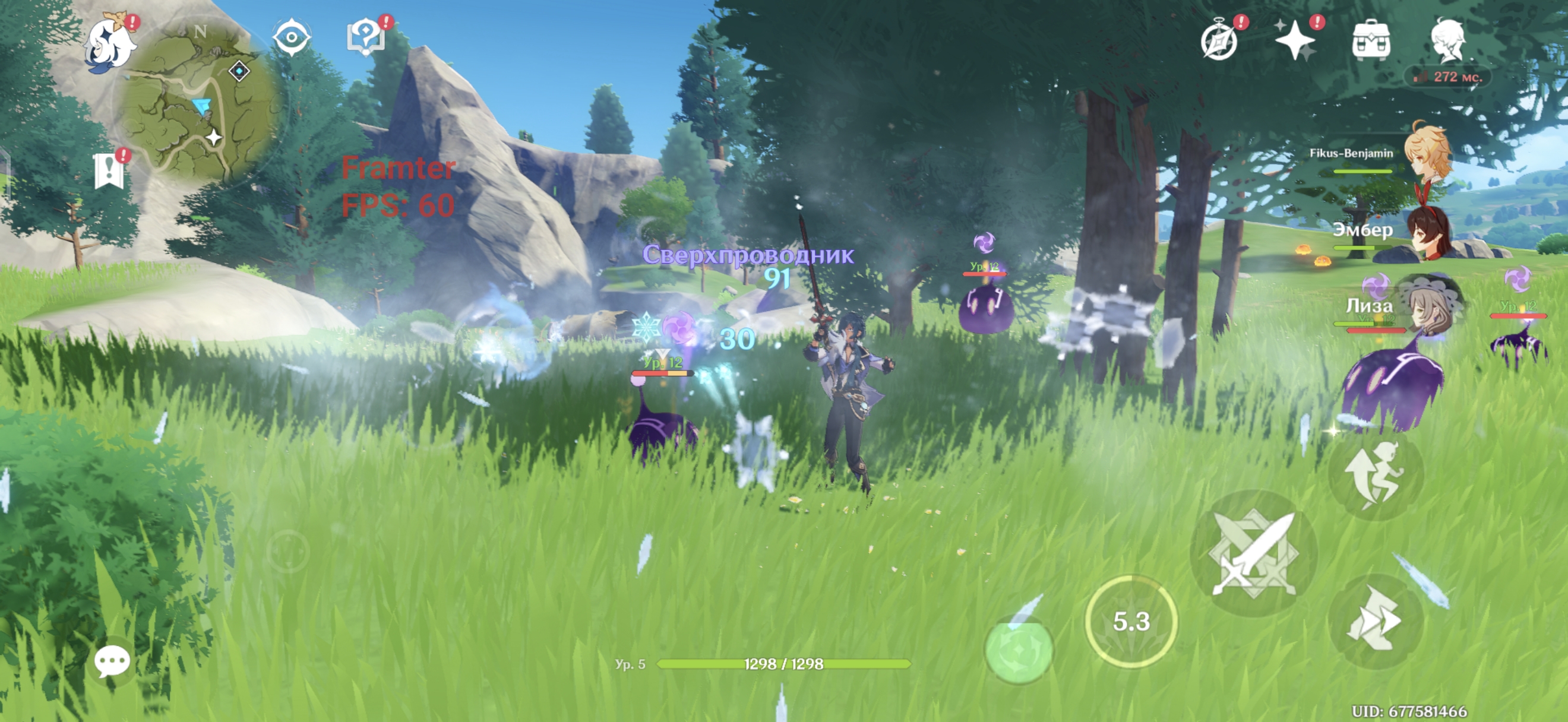Viewport: 1568px width, 722px height.
Task: Activate the green elemental burst button
Action: 1019,649
